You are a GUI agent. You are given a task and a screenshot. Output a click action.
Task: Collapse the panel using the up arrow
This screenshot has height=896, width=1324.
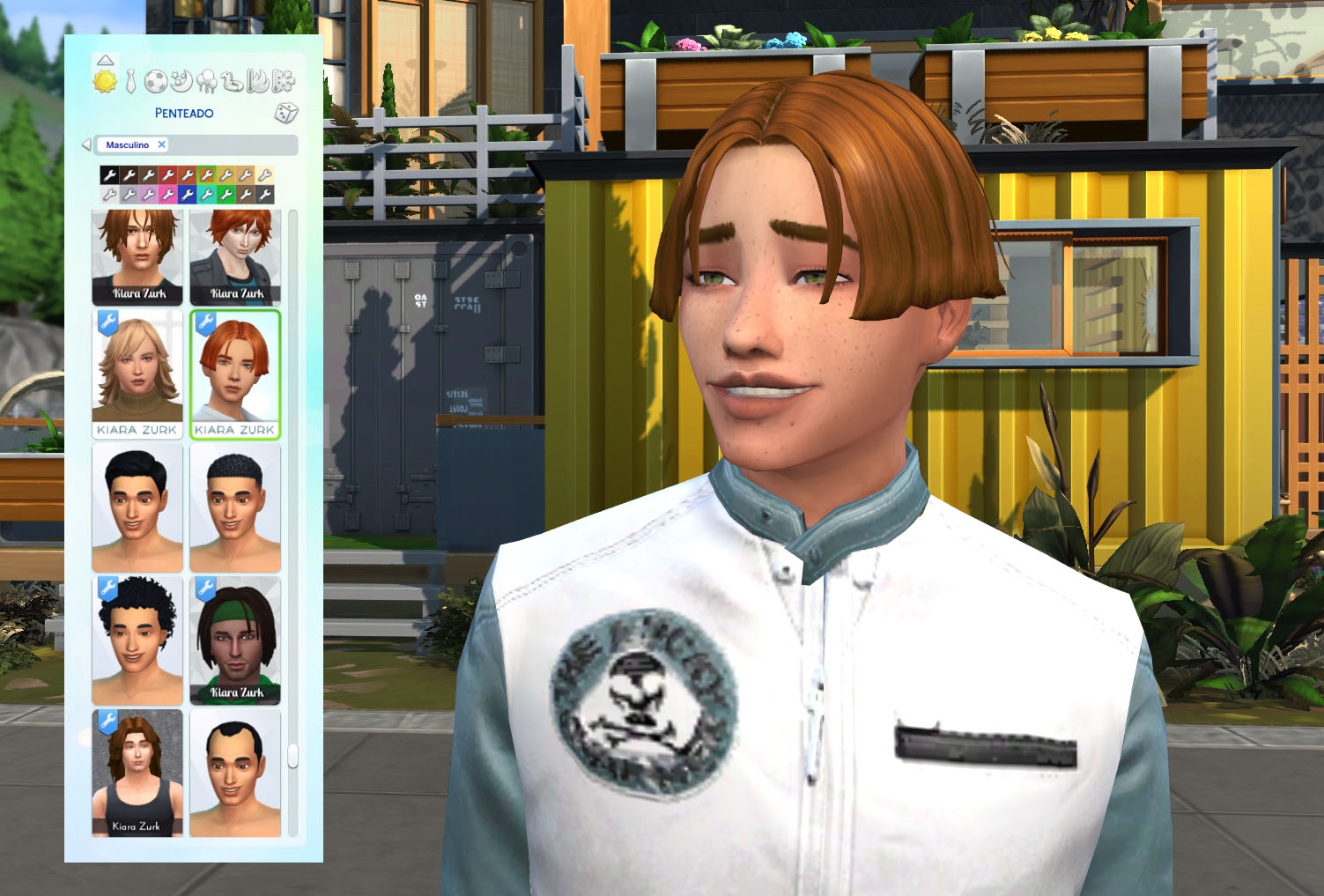click(106, 60)
